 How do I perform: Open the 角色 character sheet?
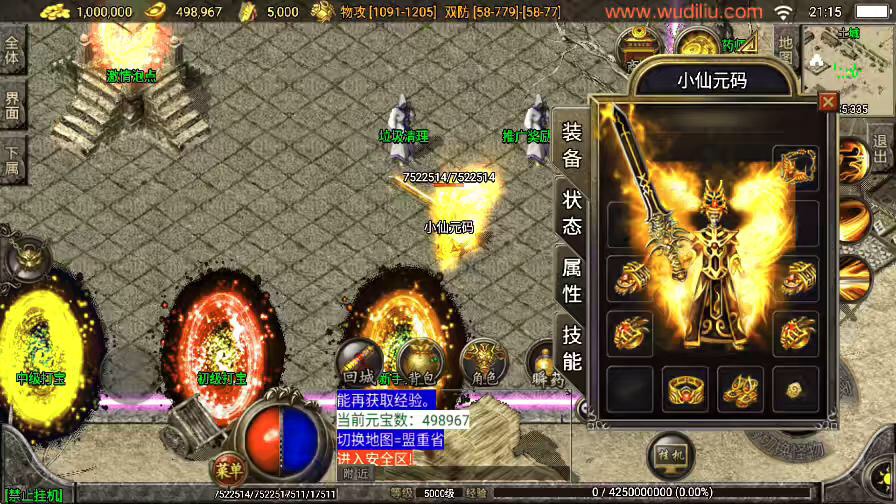(x=484, y=362)
